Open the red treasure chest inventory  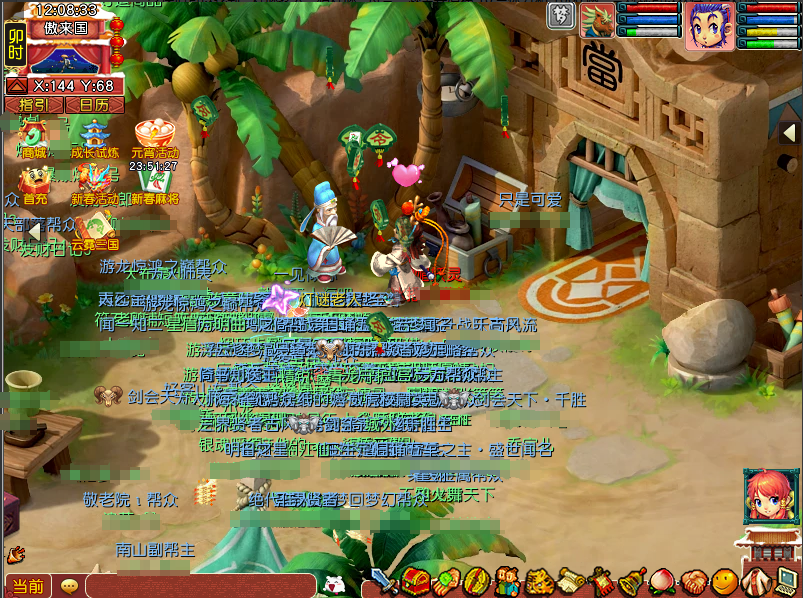416,580
